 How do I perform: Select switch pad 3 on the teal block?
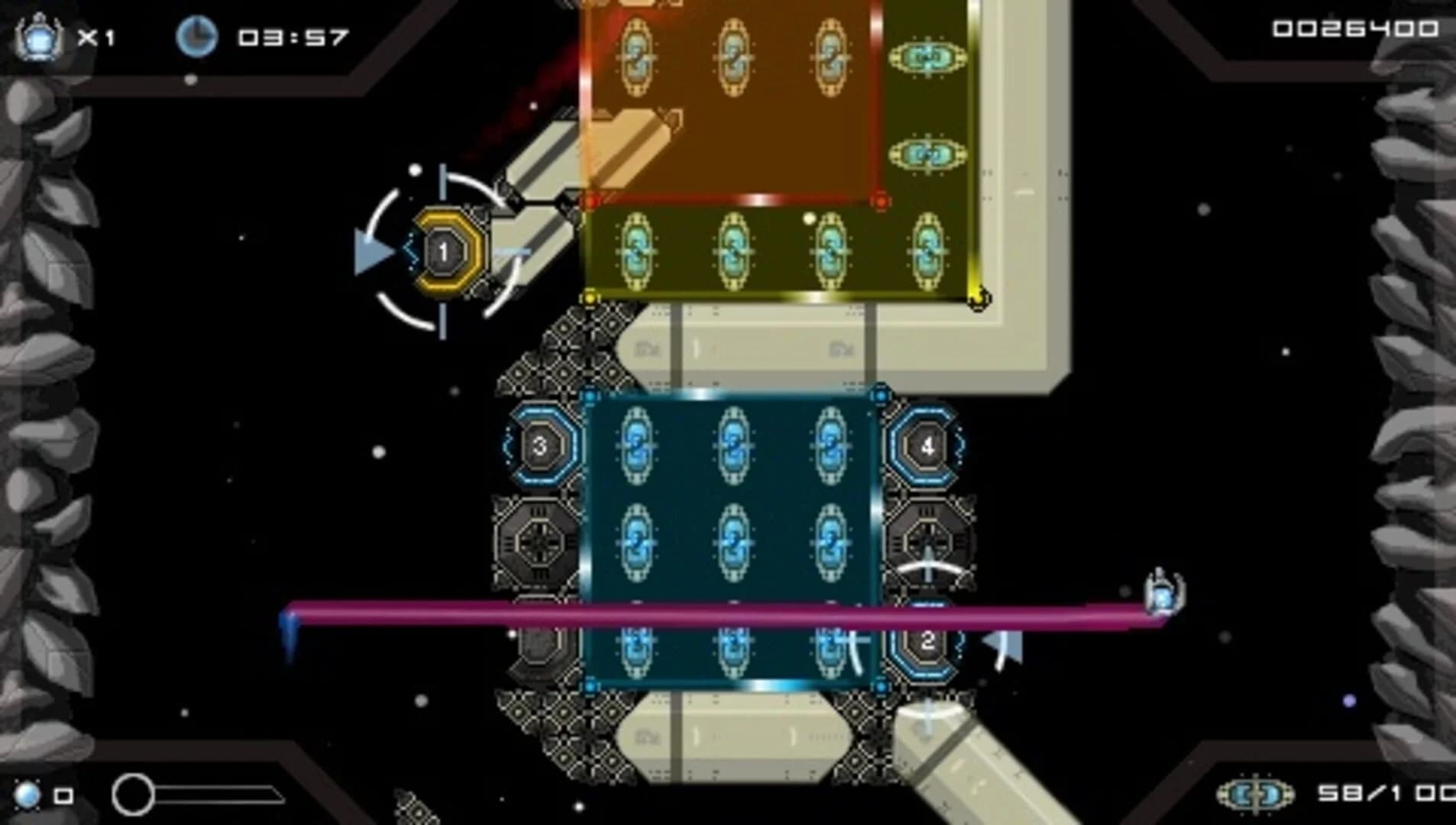(x=541, y=447)
